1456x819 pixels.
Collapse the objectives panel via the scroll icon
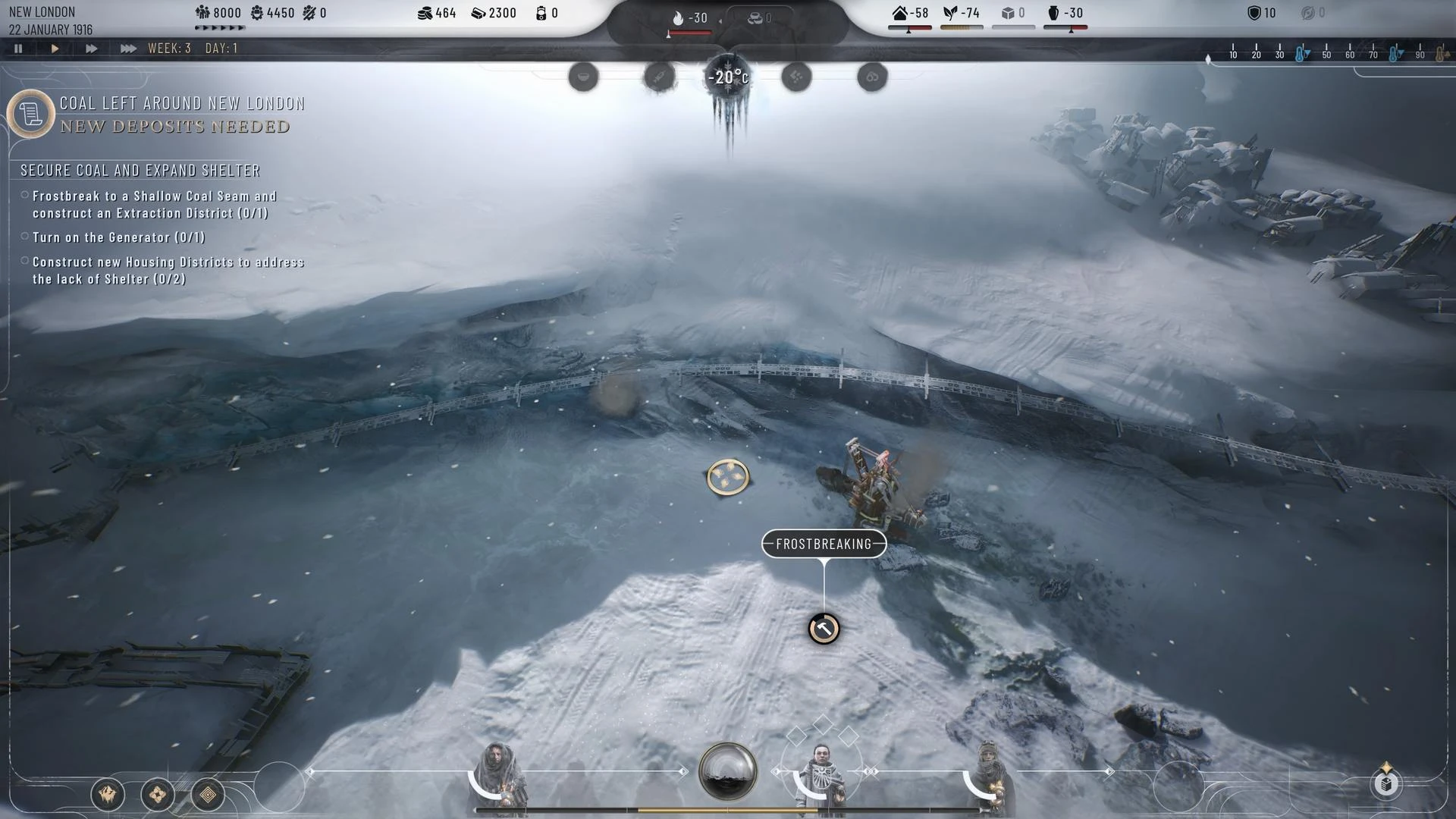(30, 114)
